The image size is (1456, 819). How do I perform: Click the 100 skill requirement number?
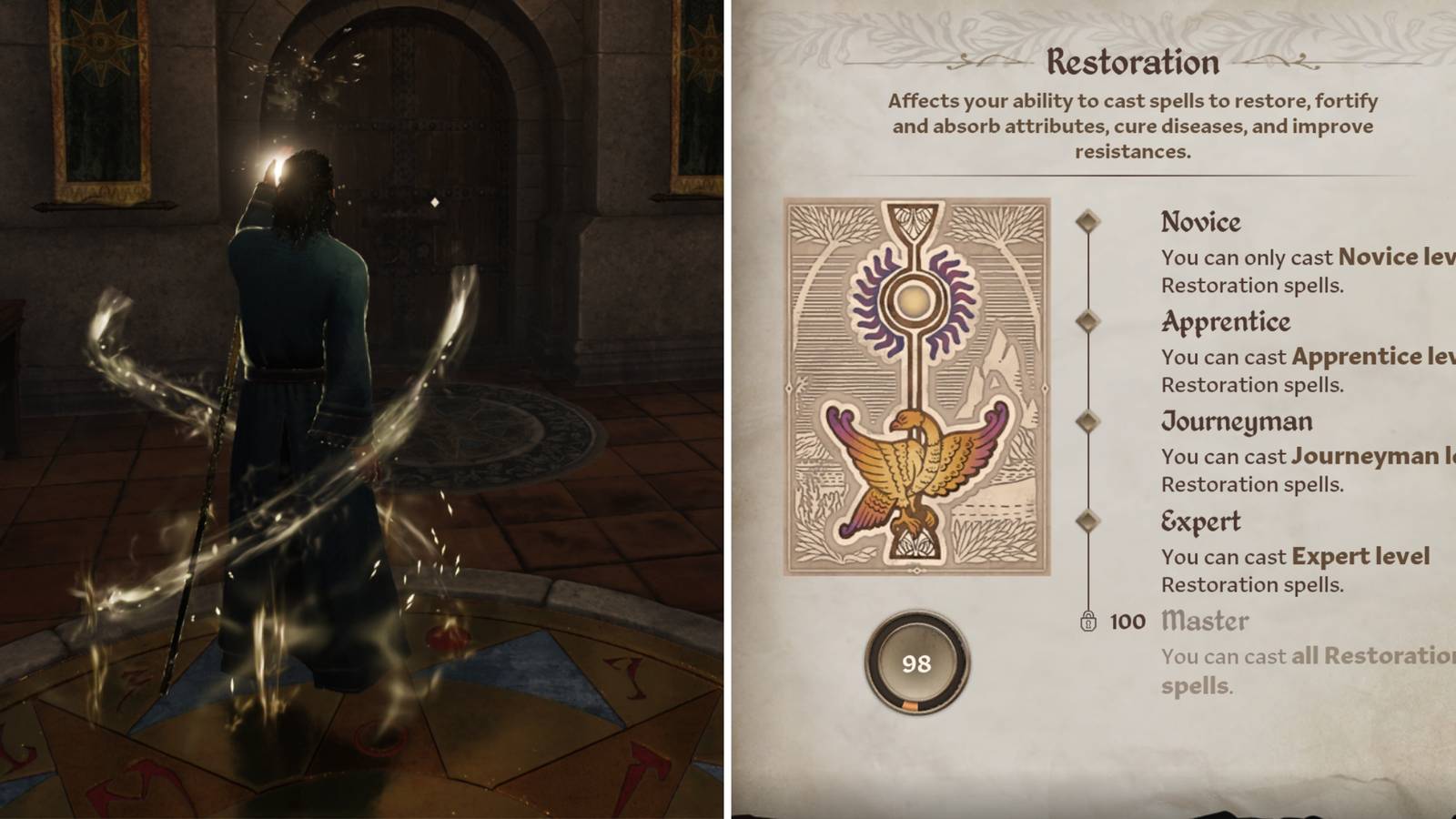tap(1125, 622)
